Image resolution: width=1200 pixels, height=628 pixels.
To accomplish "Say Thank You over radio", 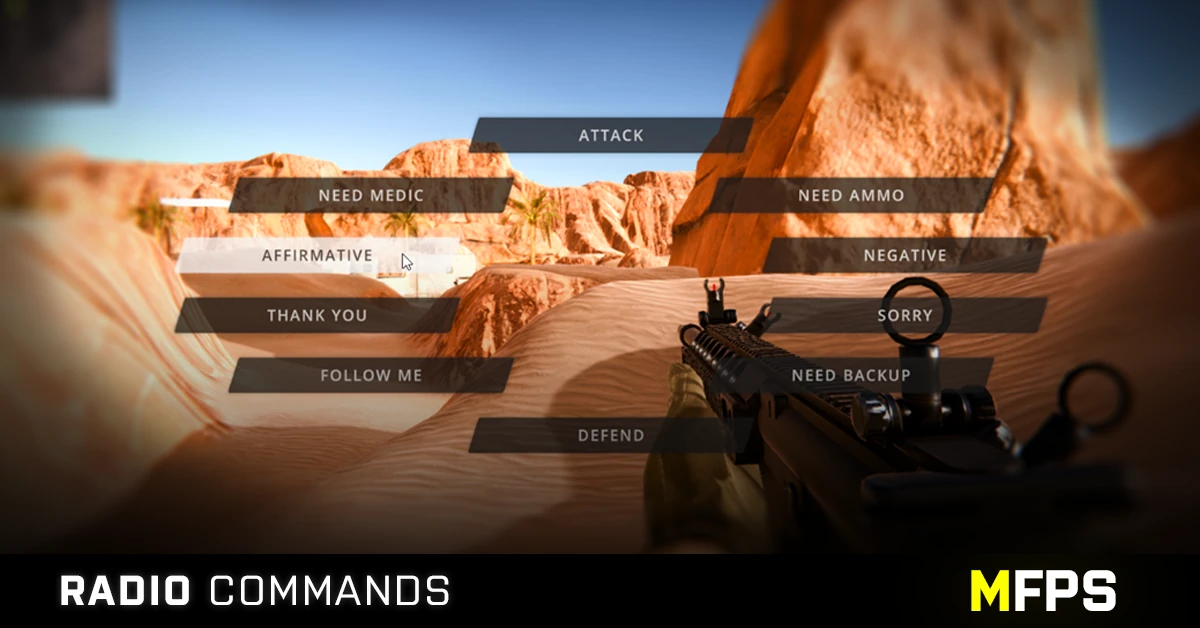I will click(x=317, y=315).
